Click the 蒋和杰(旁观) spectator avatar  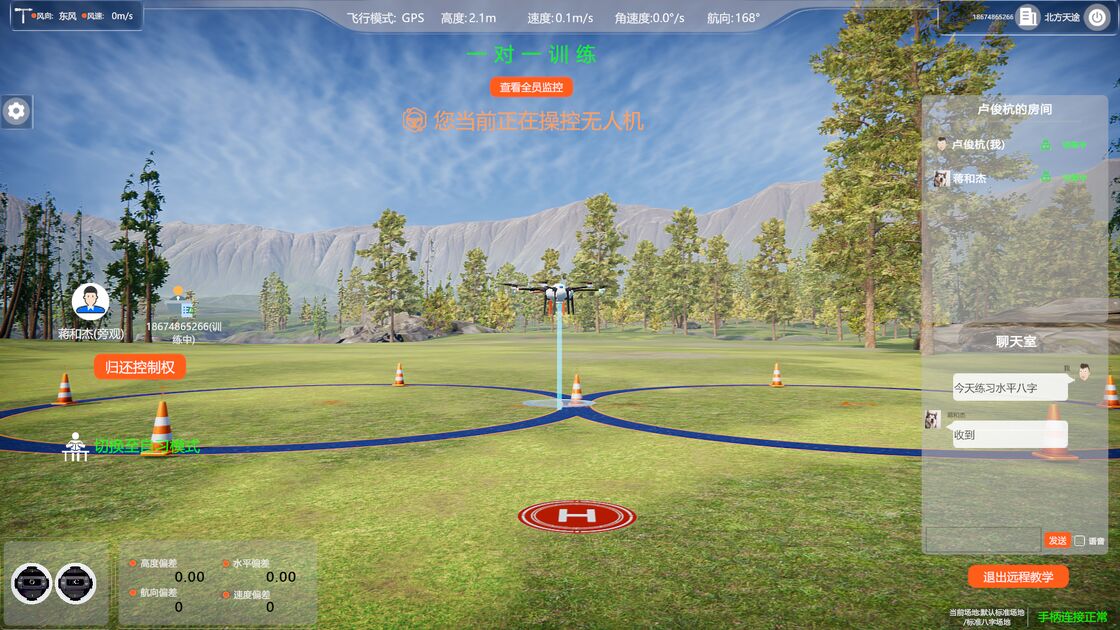pos(90,300)
